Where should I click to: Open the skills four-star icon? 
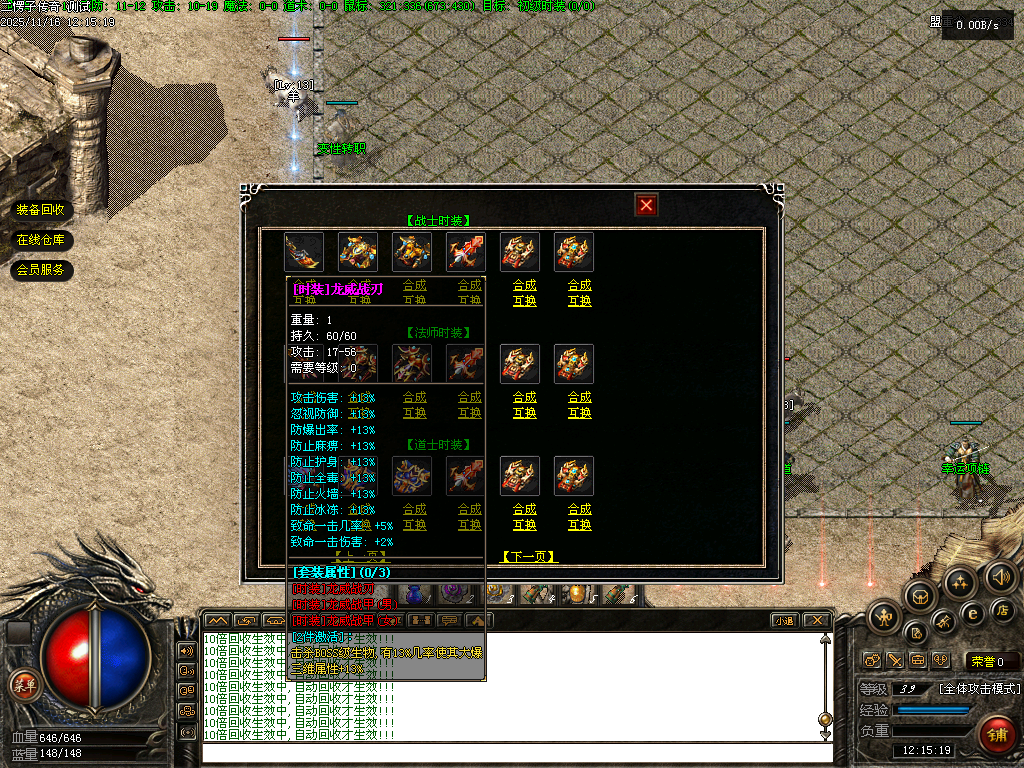click(960, 583)
